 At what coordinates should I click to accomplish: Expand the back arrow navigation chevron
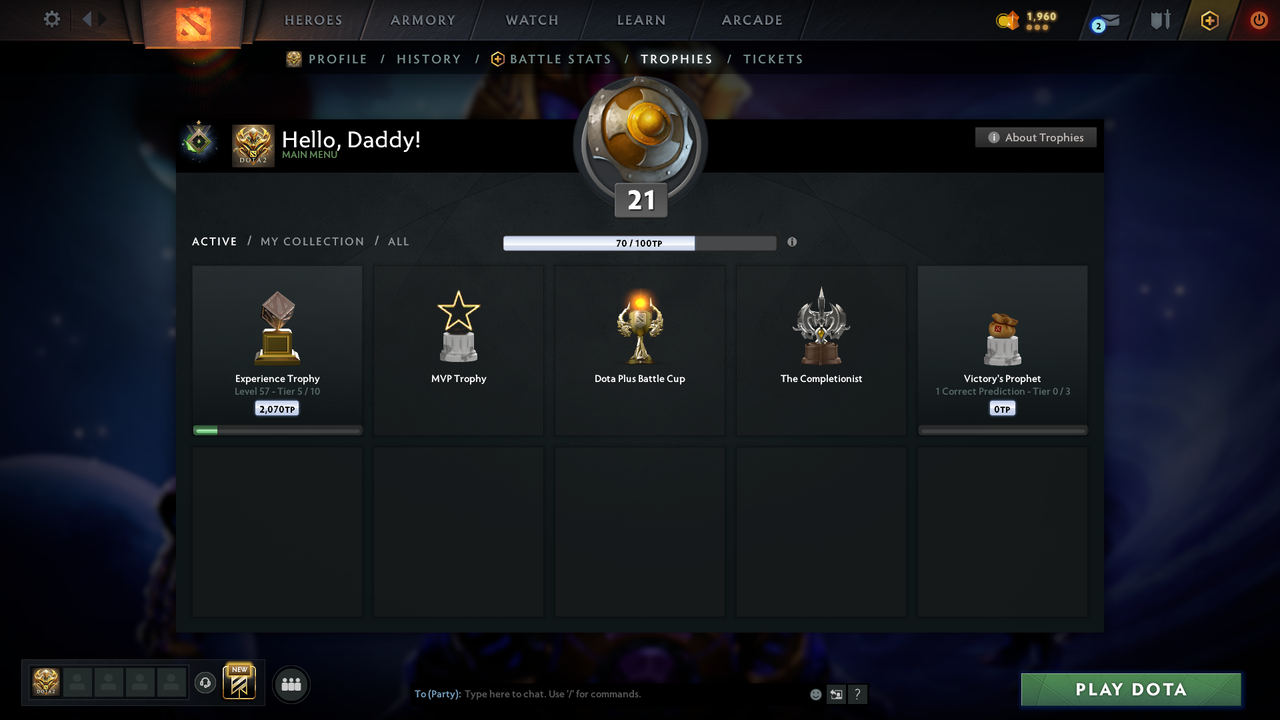pyautogui.click(x=88, y=18)
